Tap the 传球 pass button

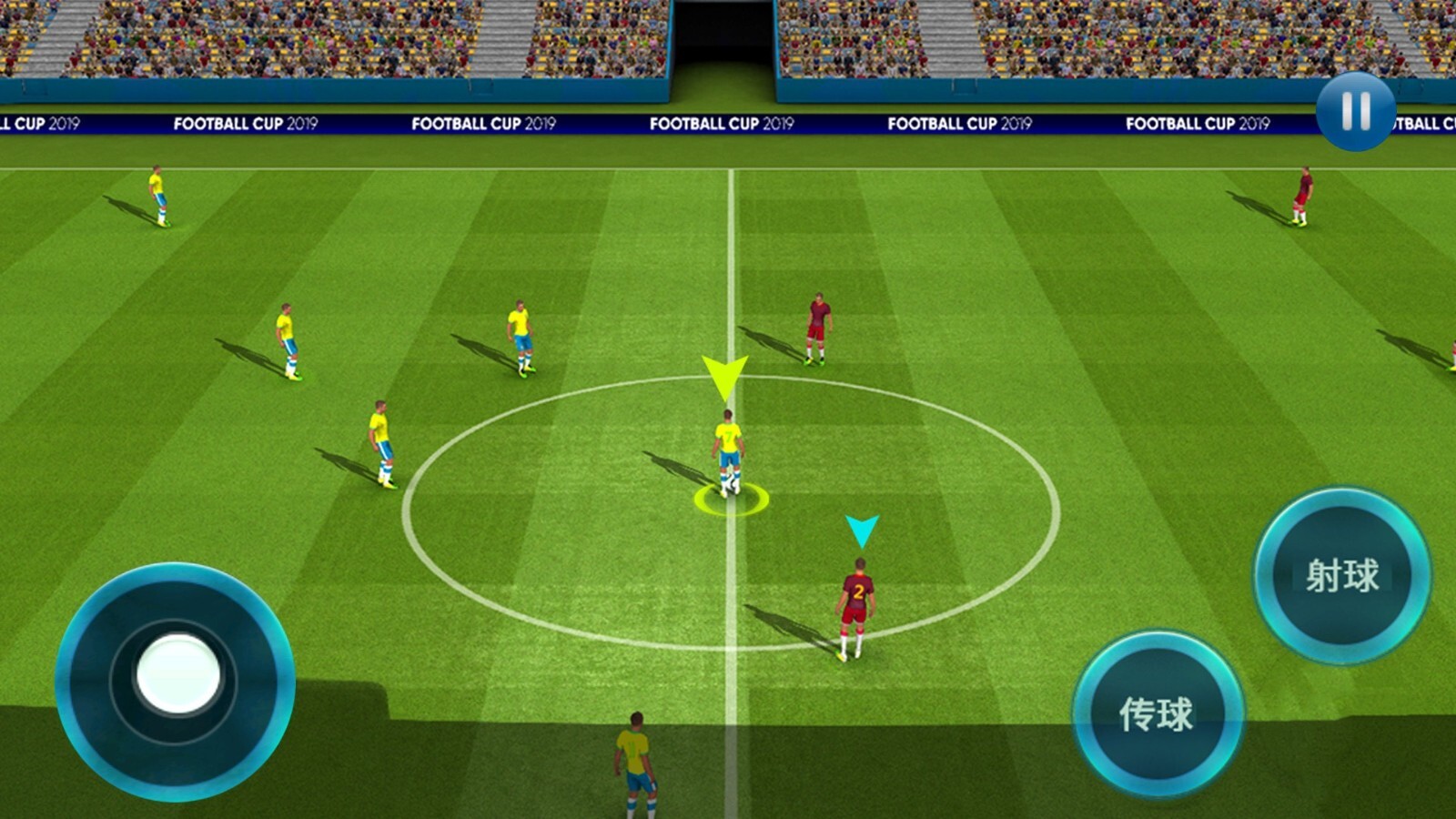pos(1157,713)
